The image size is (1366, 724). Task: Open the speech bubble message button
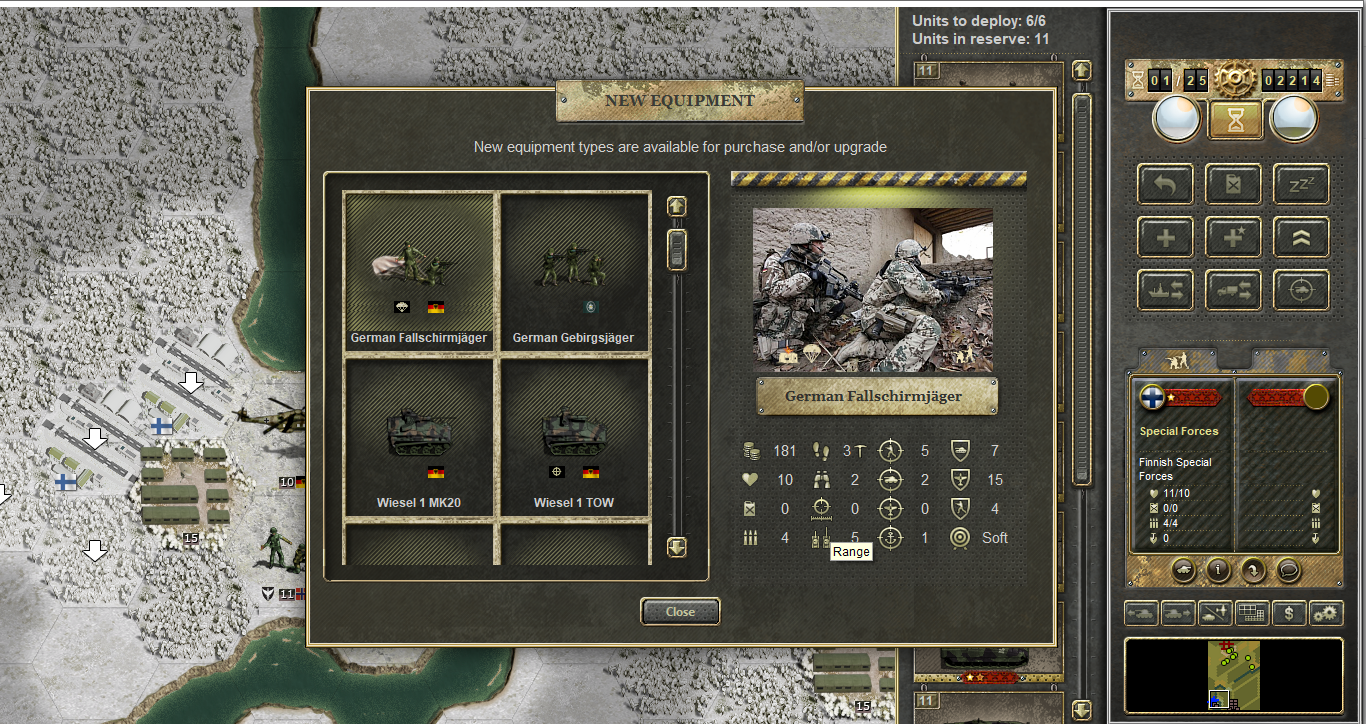pos(1290,570)
